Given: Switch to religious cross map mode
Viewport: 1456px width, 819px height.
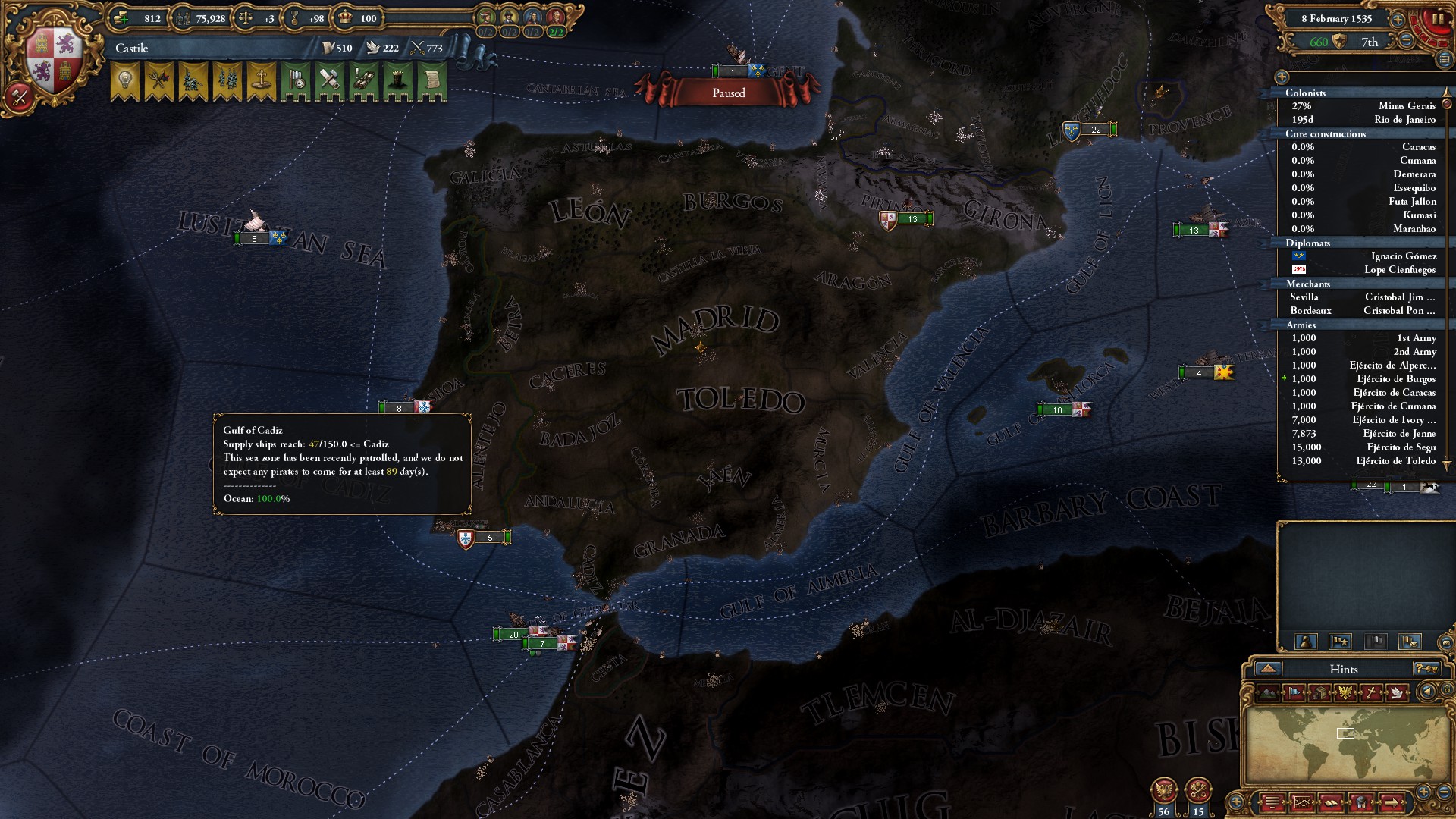Looking at the screenshot, I should coord(1371,692).
